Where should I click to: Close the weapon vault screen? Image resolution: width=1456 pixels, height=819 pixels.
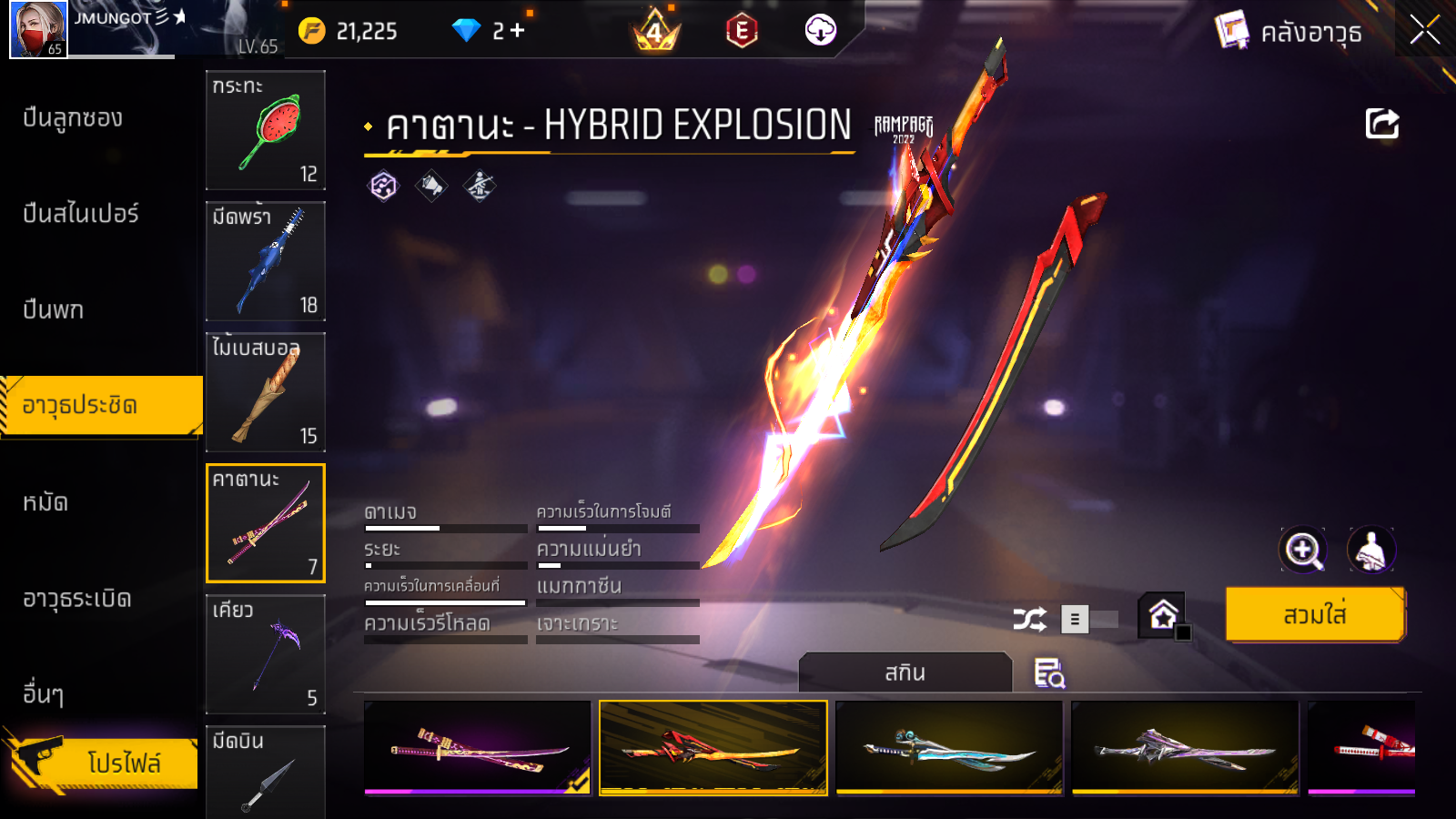[x=1424, y=31]
